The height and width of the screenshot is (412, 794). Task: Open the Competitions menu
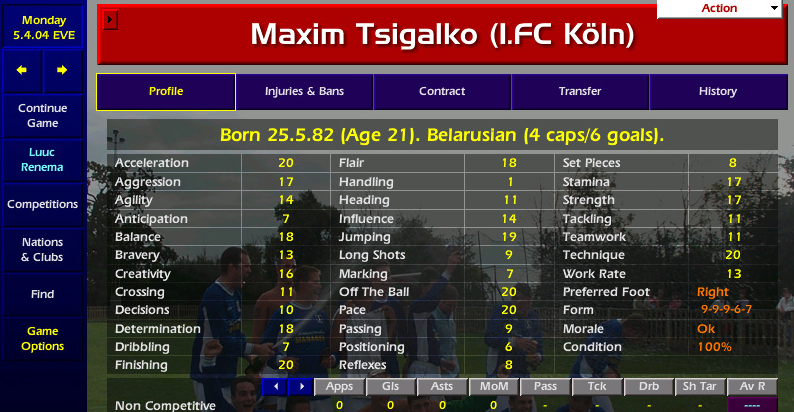[x=42, y=205]
